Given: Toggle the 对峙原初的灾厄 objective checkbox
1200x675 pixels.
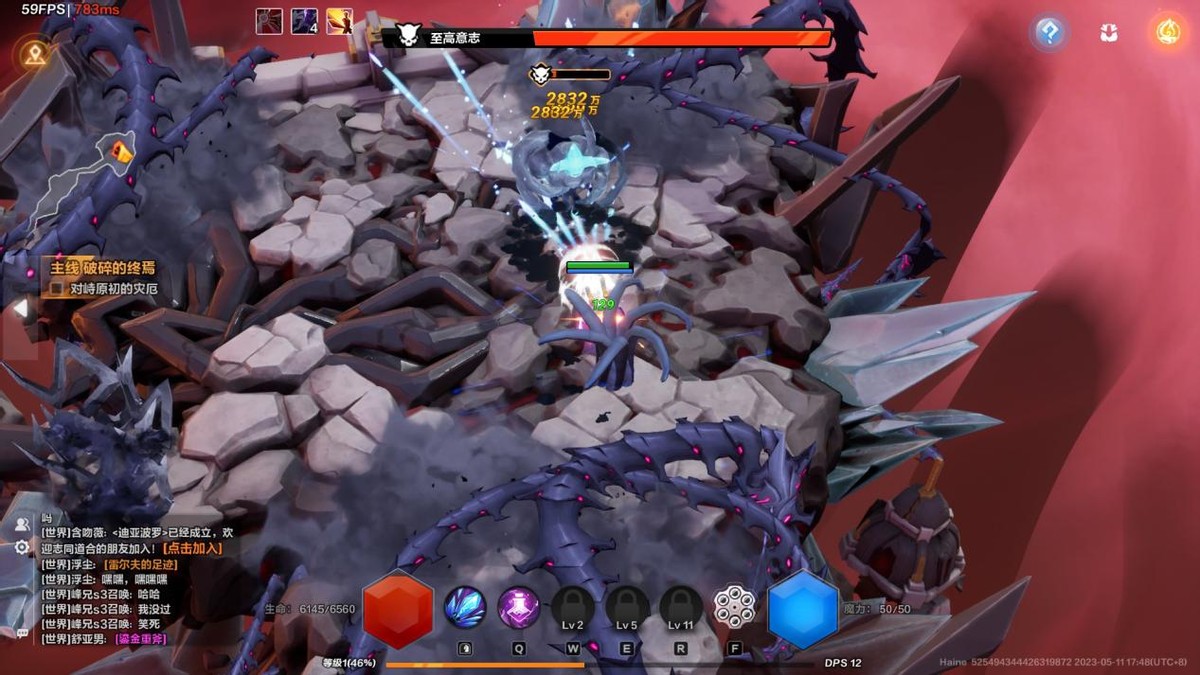Looking at the screenshot, I should 58,288.
